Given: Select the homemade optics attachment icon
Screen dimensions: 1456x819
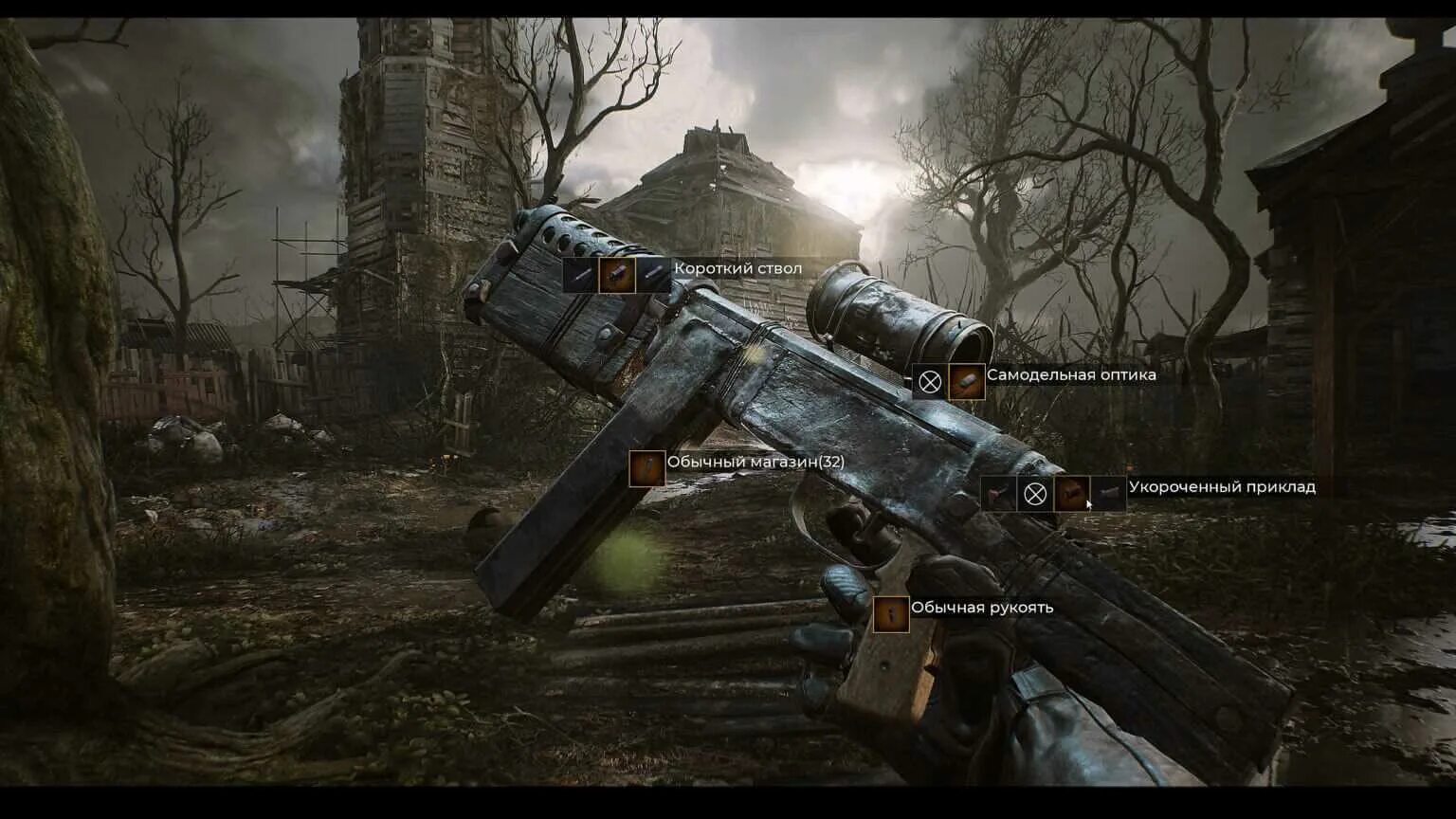Looking at the screenshot, I should [x=967, y=382].
